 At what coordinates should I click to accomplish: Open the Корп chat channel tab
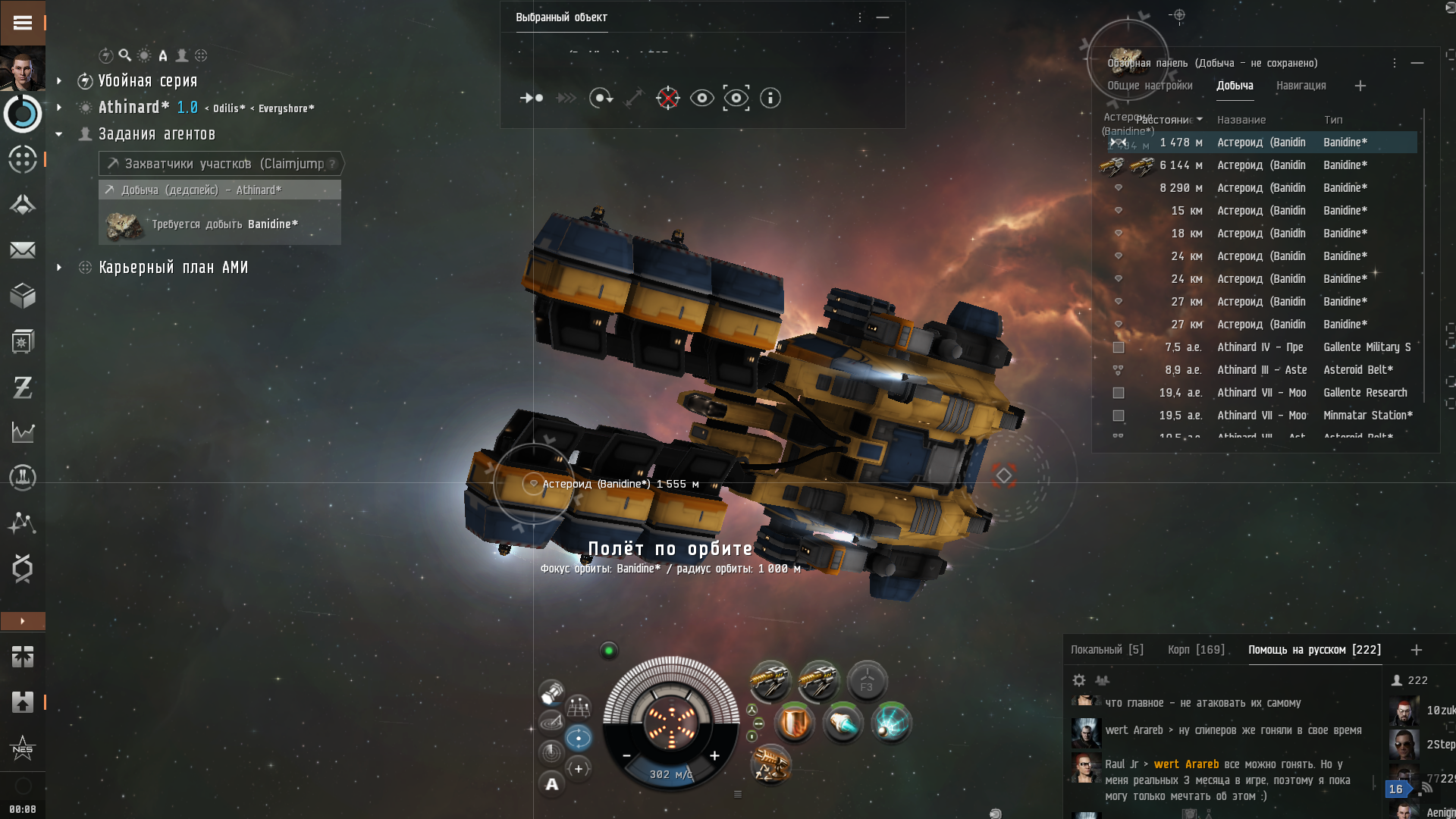(1196, 650)
